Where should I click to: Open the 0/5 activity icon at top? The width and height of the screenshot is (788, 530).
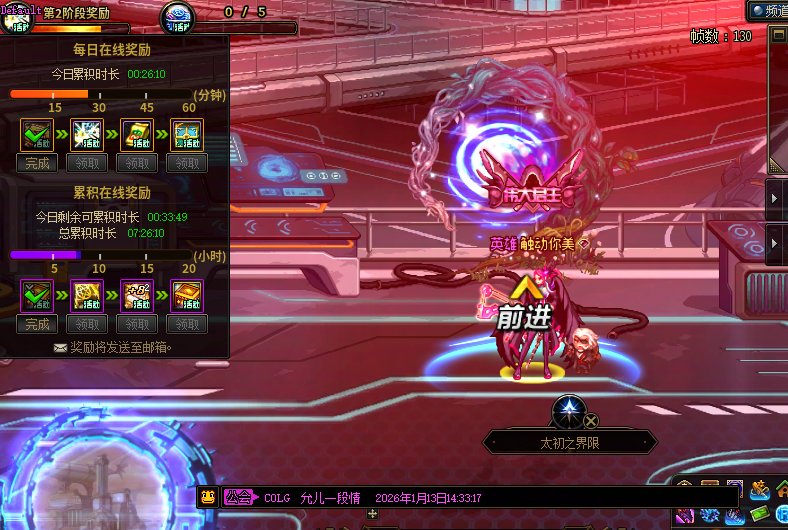coord(180,17)
